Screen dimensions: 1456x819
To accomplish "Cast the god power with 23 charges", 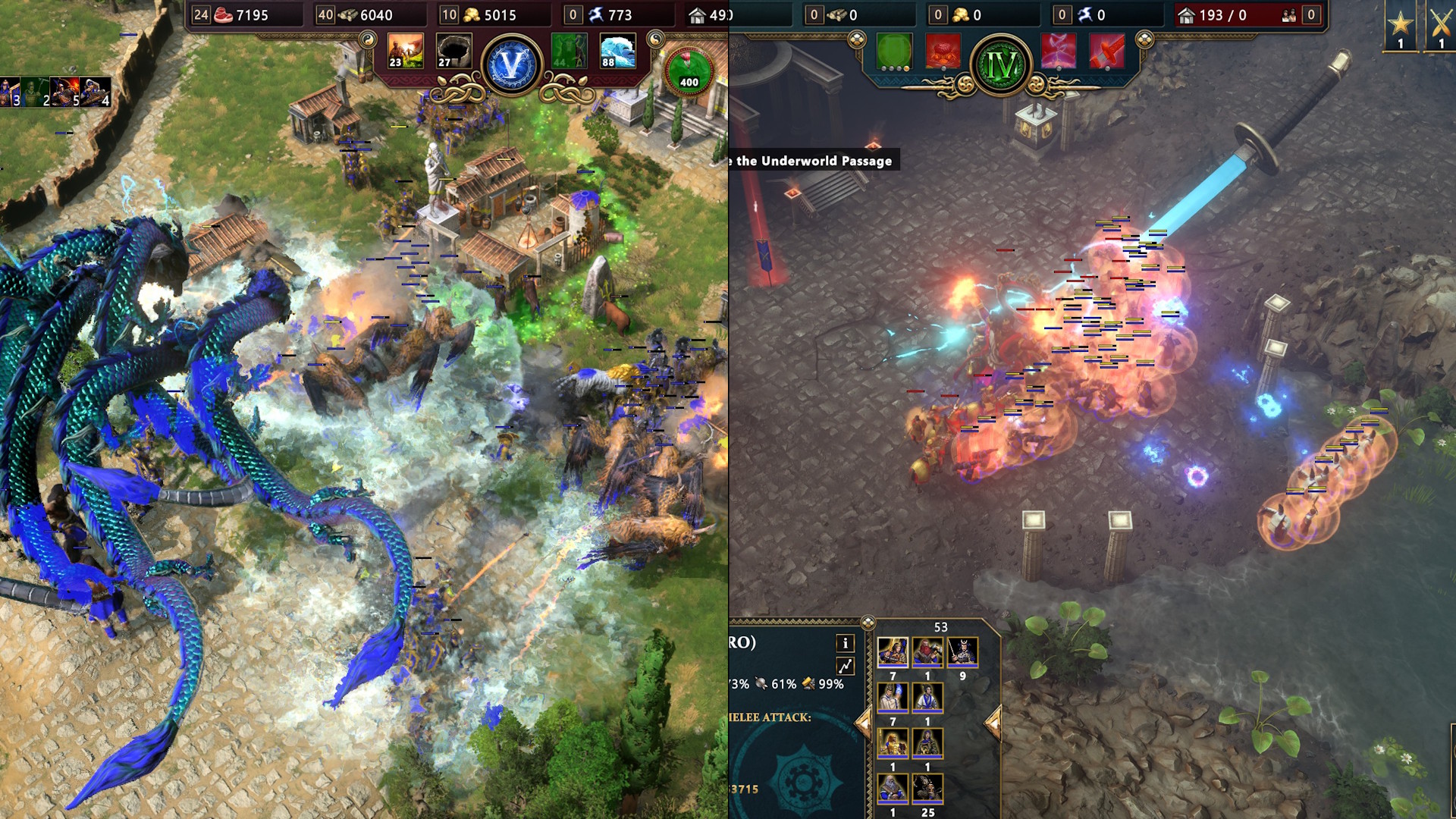I will (405, 51).
